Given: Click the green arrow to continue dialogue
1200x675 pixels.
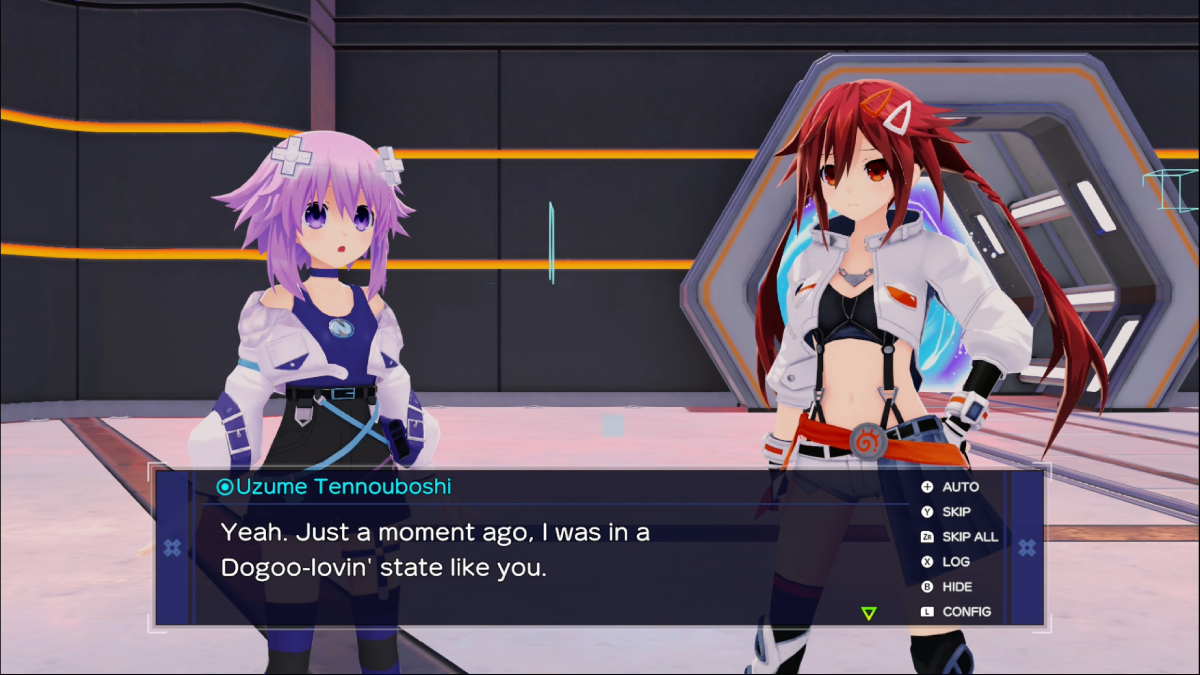Looking at the screenshot, I should 868,613.
